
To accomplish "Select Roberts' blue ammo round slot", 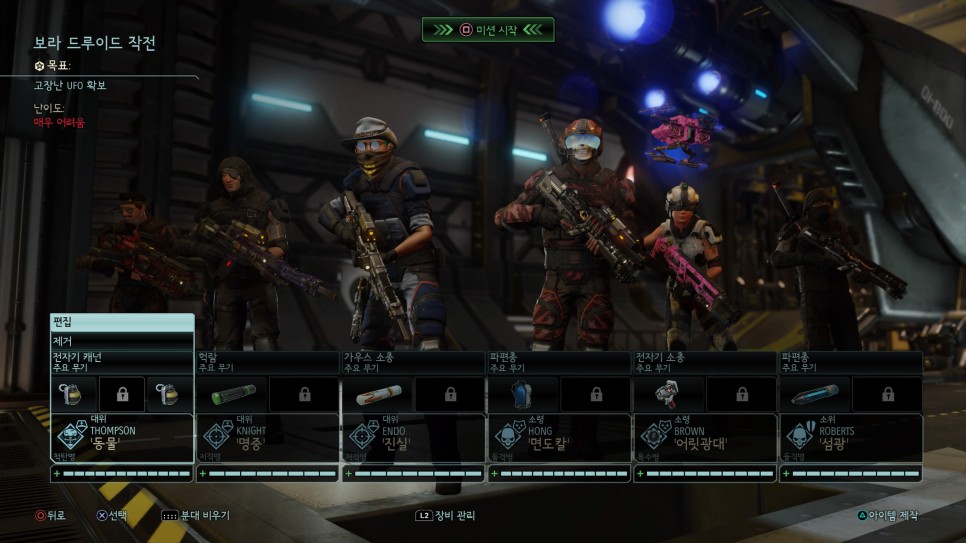I will click(x=814, y=394).
